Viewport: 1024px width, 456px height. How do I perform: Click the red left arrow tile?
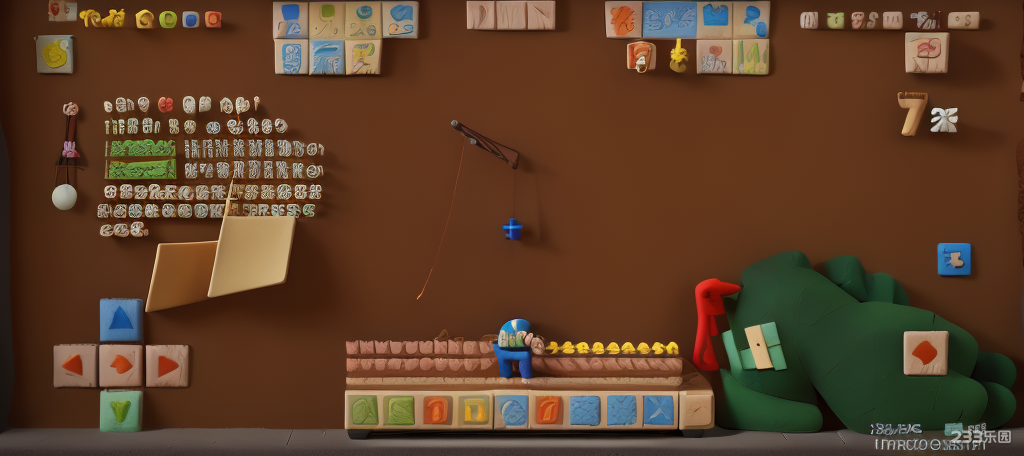[75, 365]
